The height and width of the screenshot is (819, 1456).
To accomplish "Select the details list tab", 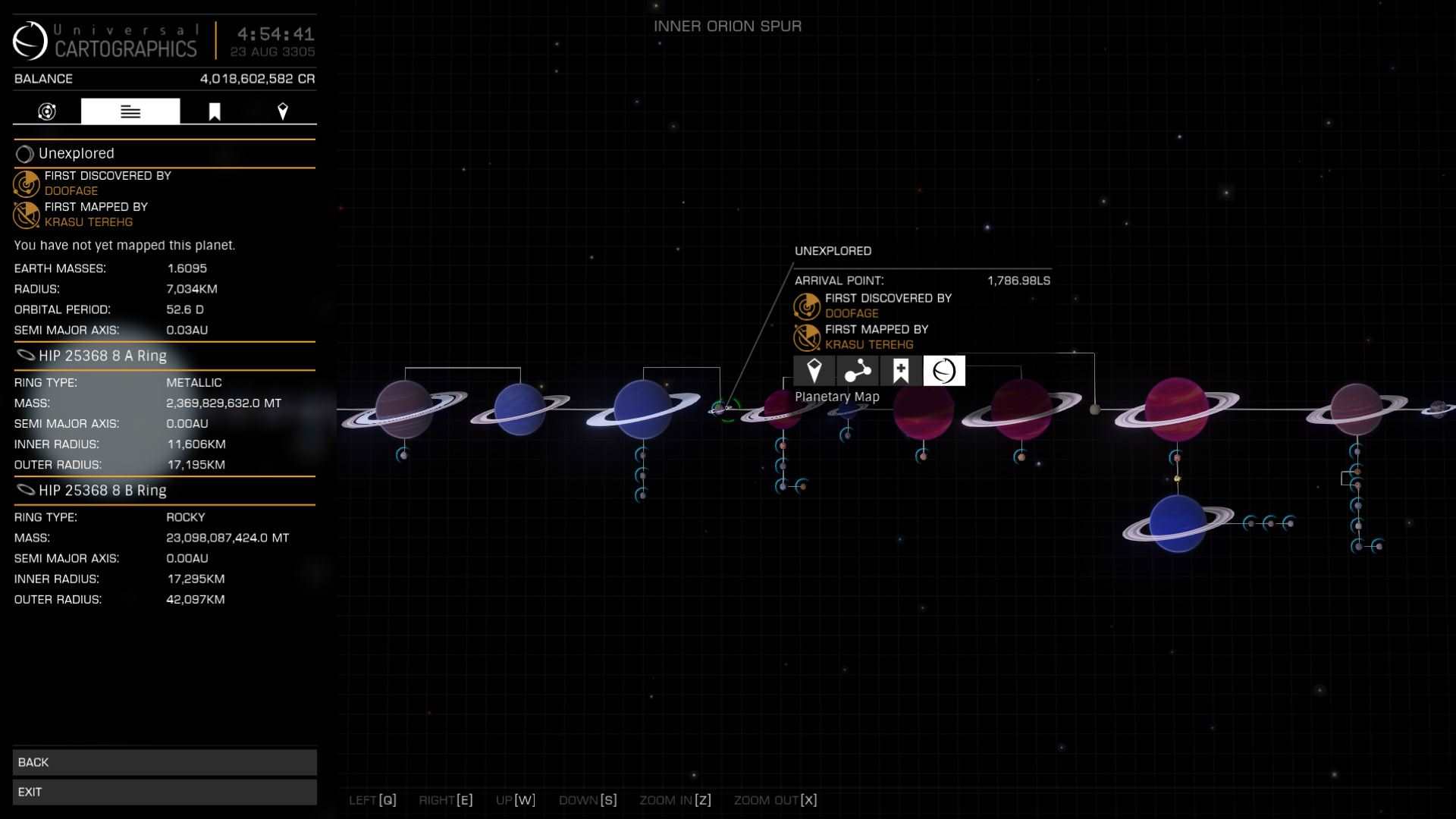I will (130, 111).
